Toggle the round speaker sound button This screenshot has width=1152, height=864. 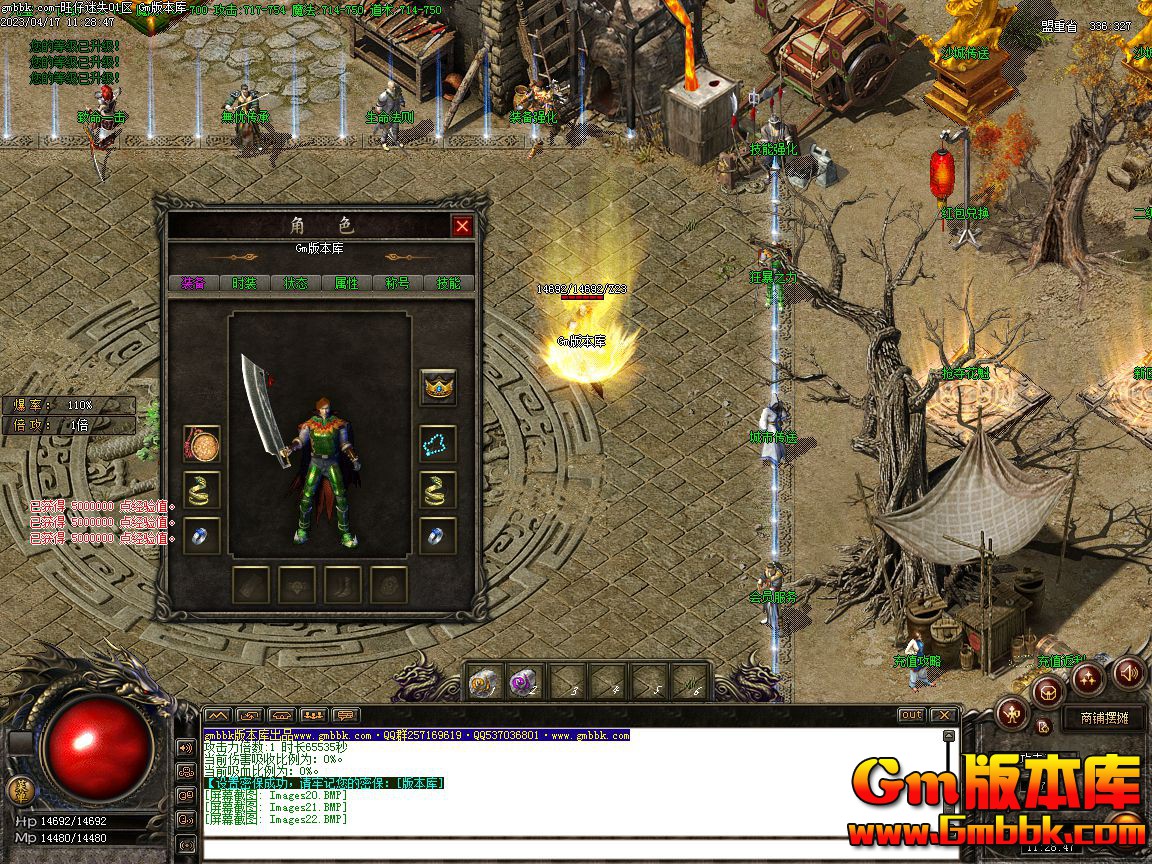[x=1129, y=672]
